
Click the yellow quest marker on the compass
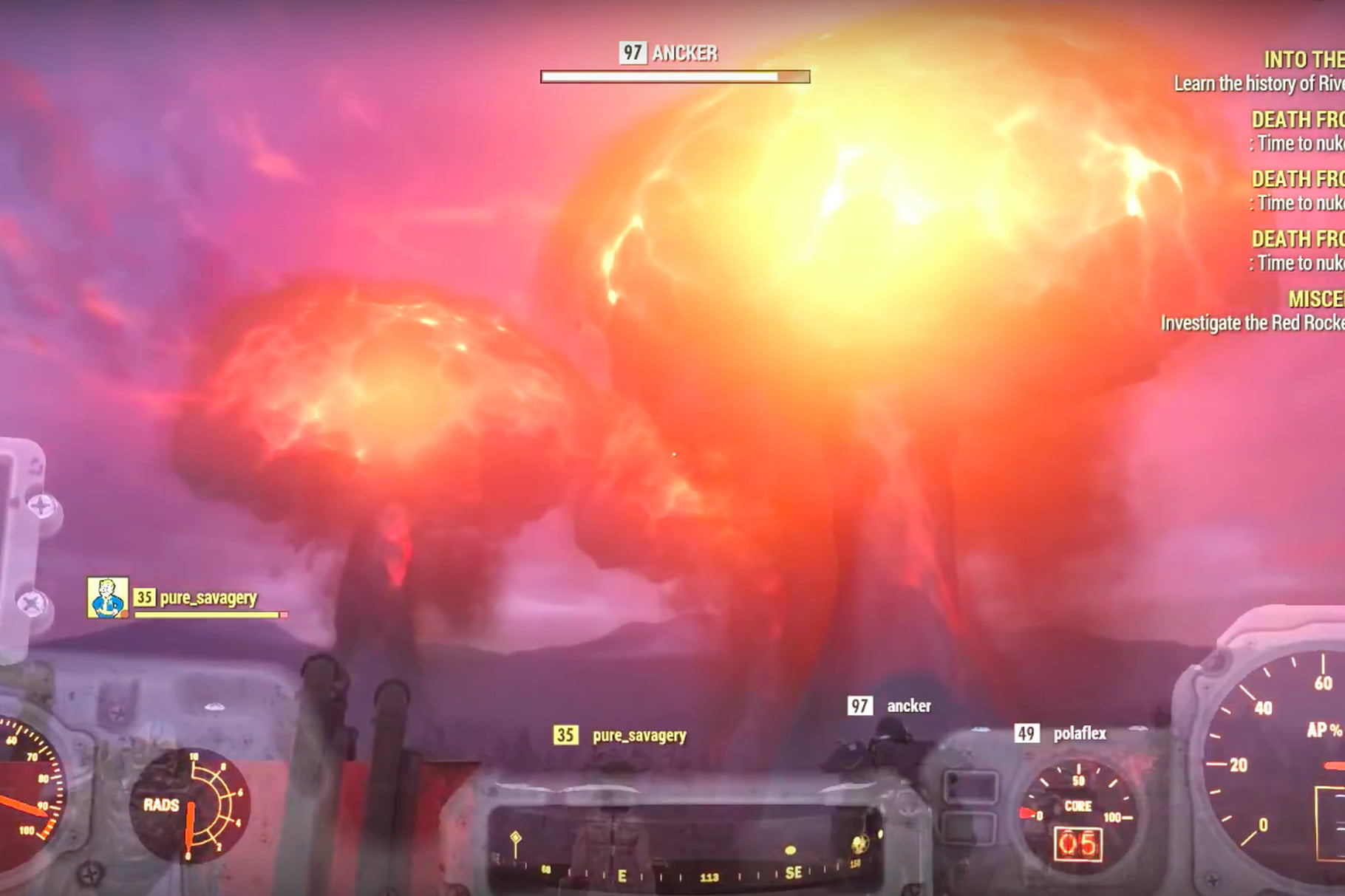click(x=516, y=838)
